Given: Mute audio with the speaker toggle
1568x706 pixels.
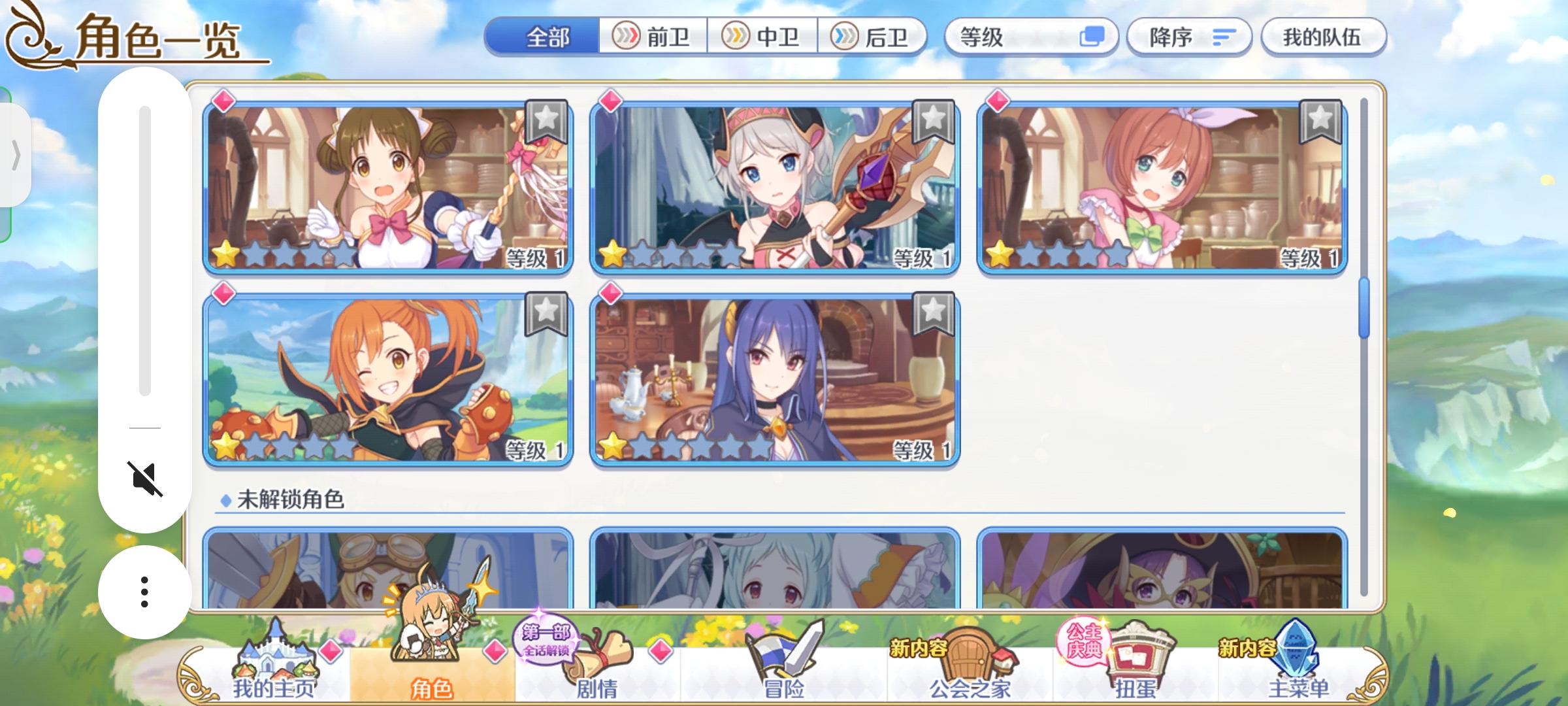Looking at the screenshot, I should point(144,478).
